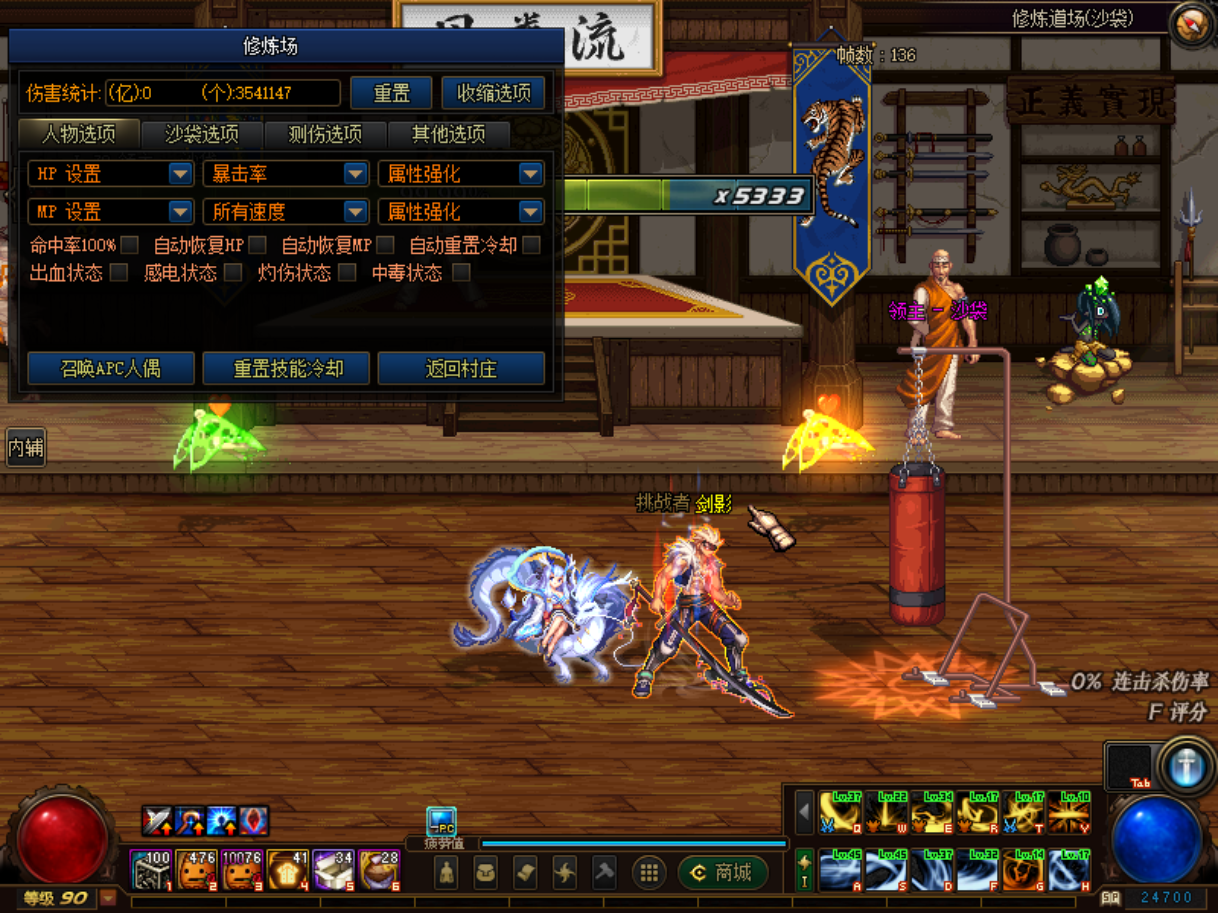Select the 其他选项 tab
The width and height of the screenshot is (1218, 913).
point(448,134)
